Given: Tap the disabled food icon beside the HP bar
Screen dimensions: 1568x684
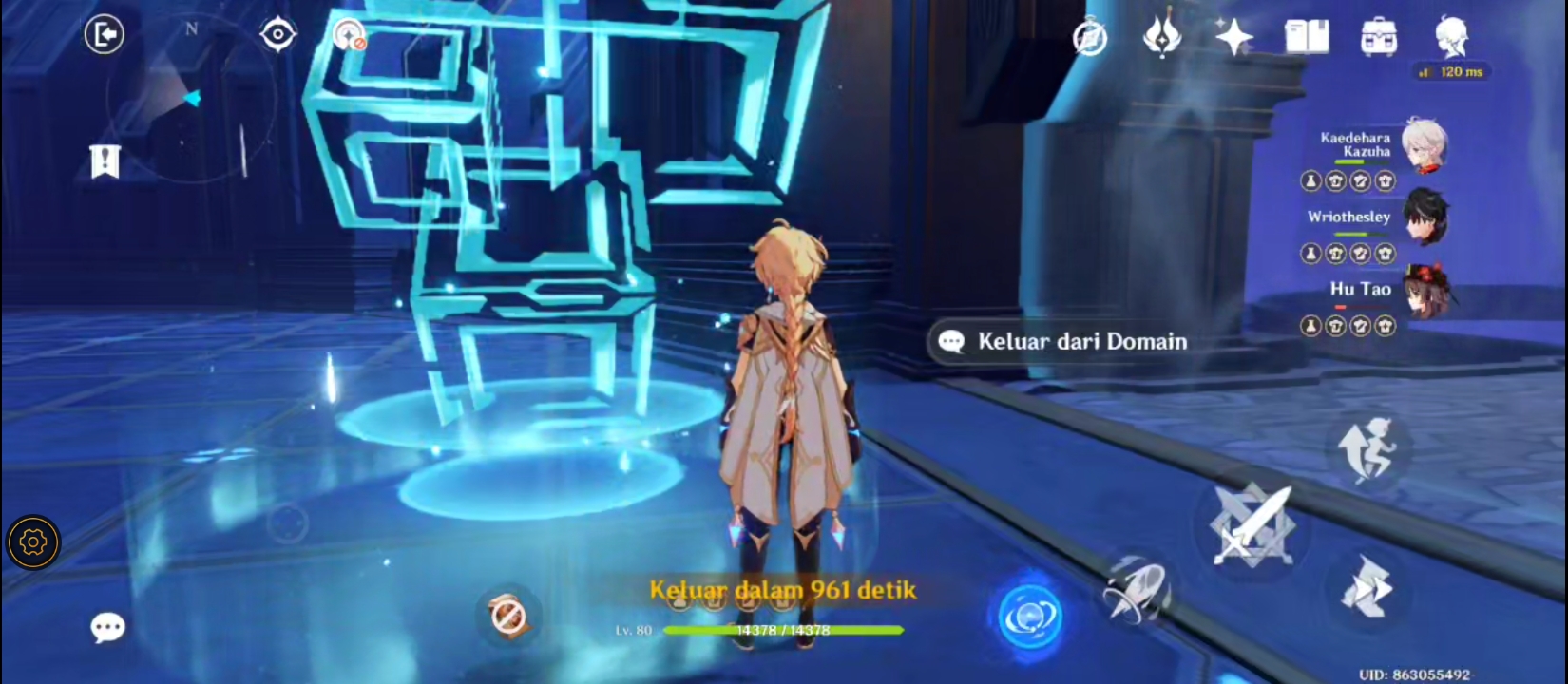Looking at the screenshot, I should [508, 616].
